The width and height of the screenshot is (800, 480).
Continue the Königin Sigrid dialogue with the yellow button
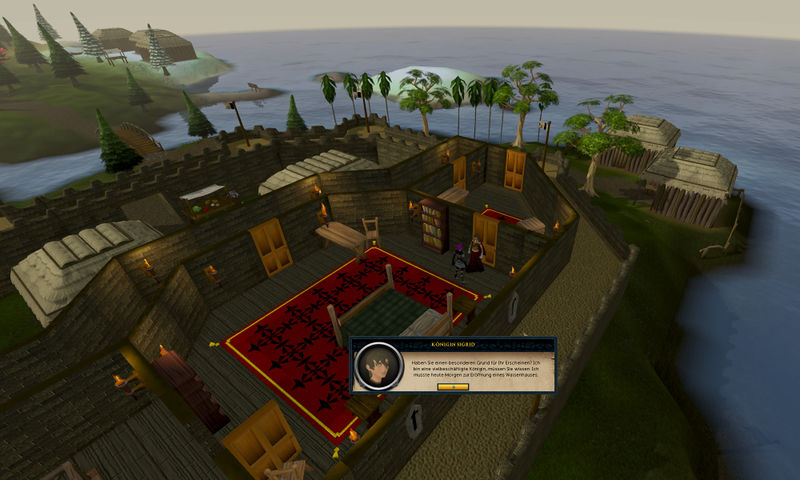[x=454, y=387]
